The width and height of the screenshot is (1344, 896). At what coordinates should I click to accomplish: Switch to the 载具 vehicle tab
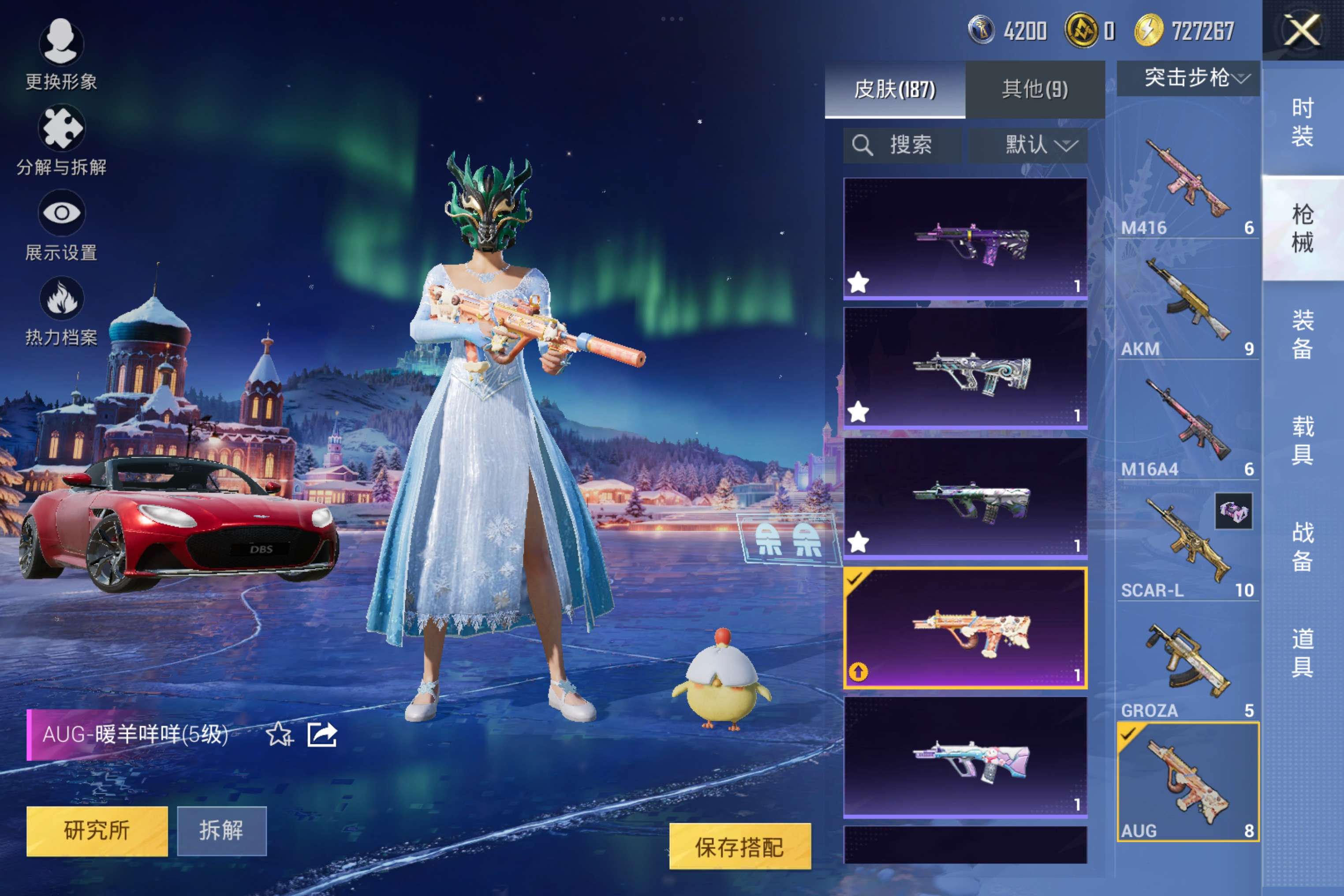click(x=1302, y=440)
